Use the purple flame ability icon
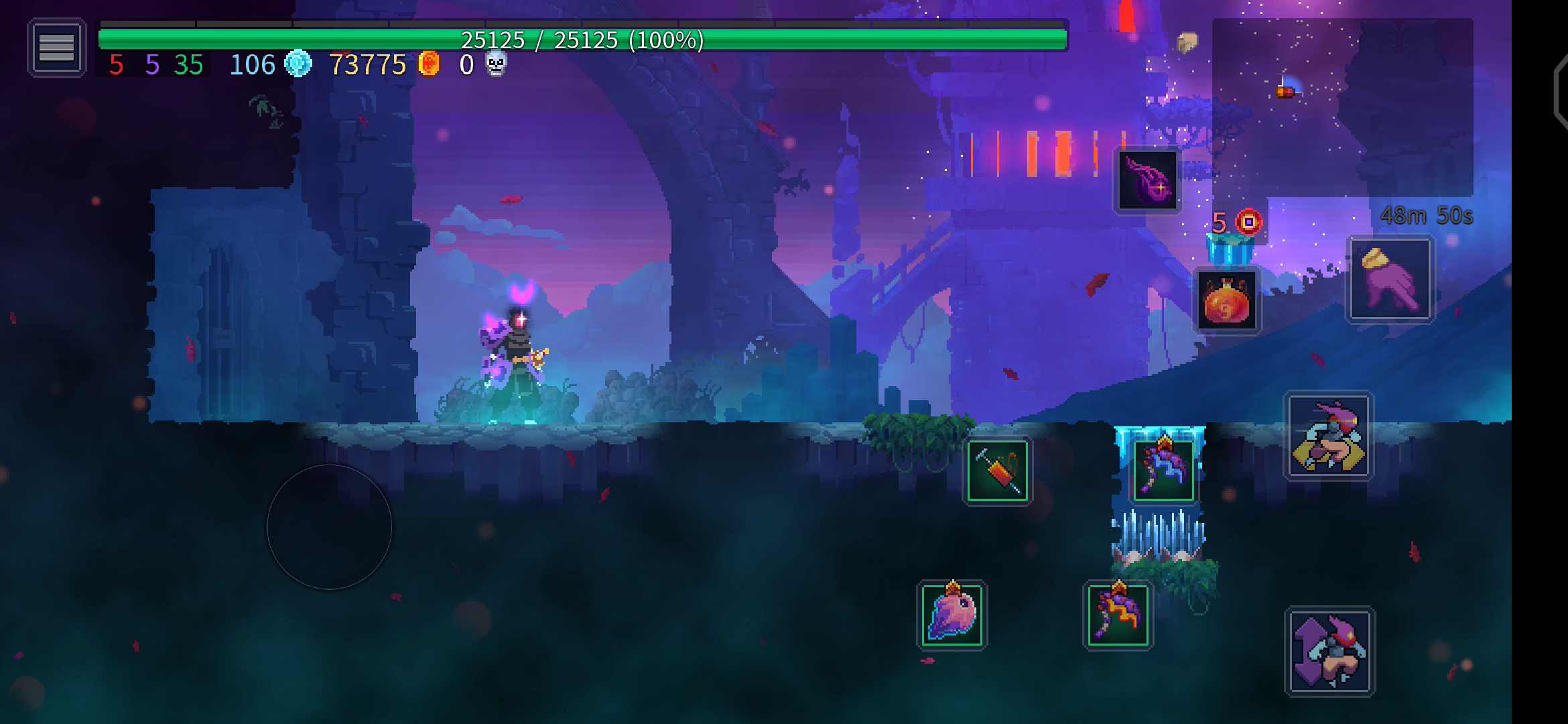 tap(1147, 180)
